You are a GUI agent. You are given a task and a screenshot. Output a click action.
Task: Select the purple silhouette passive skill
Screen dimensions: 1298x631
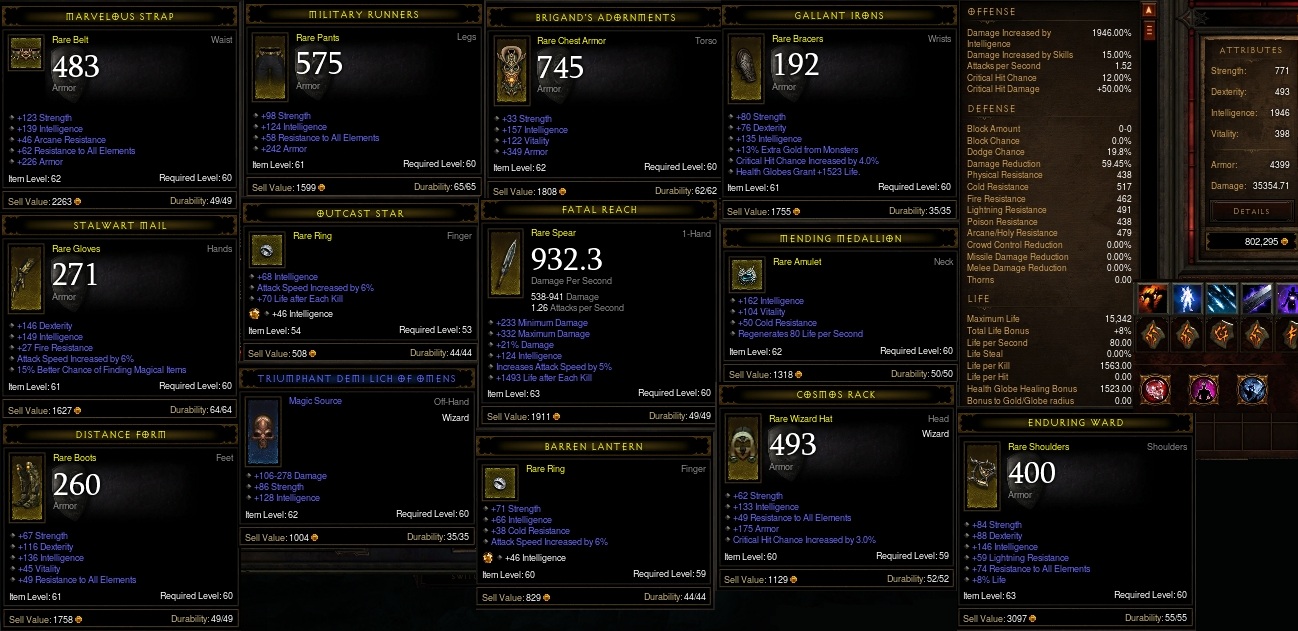pos(1203,389)
